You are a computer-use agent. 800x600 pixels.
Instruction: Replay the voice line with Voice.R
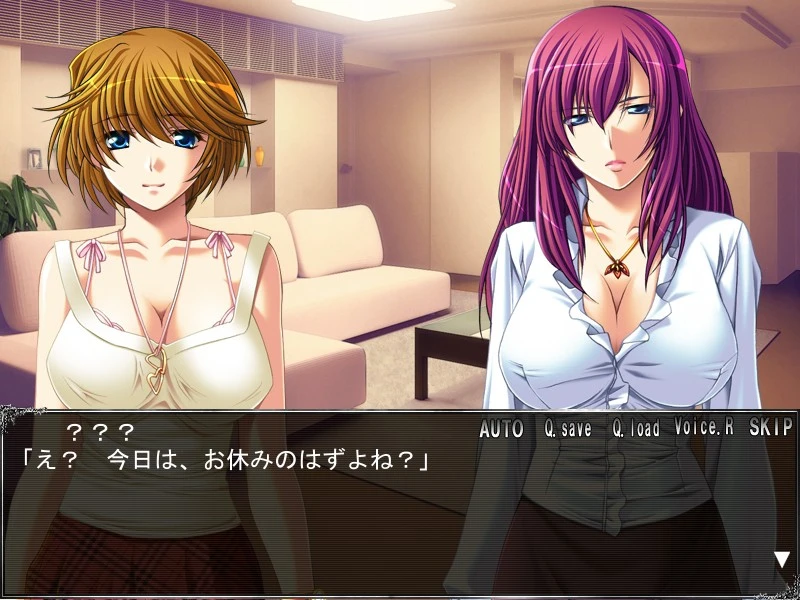(x=704, y=428)
